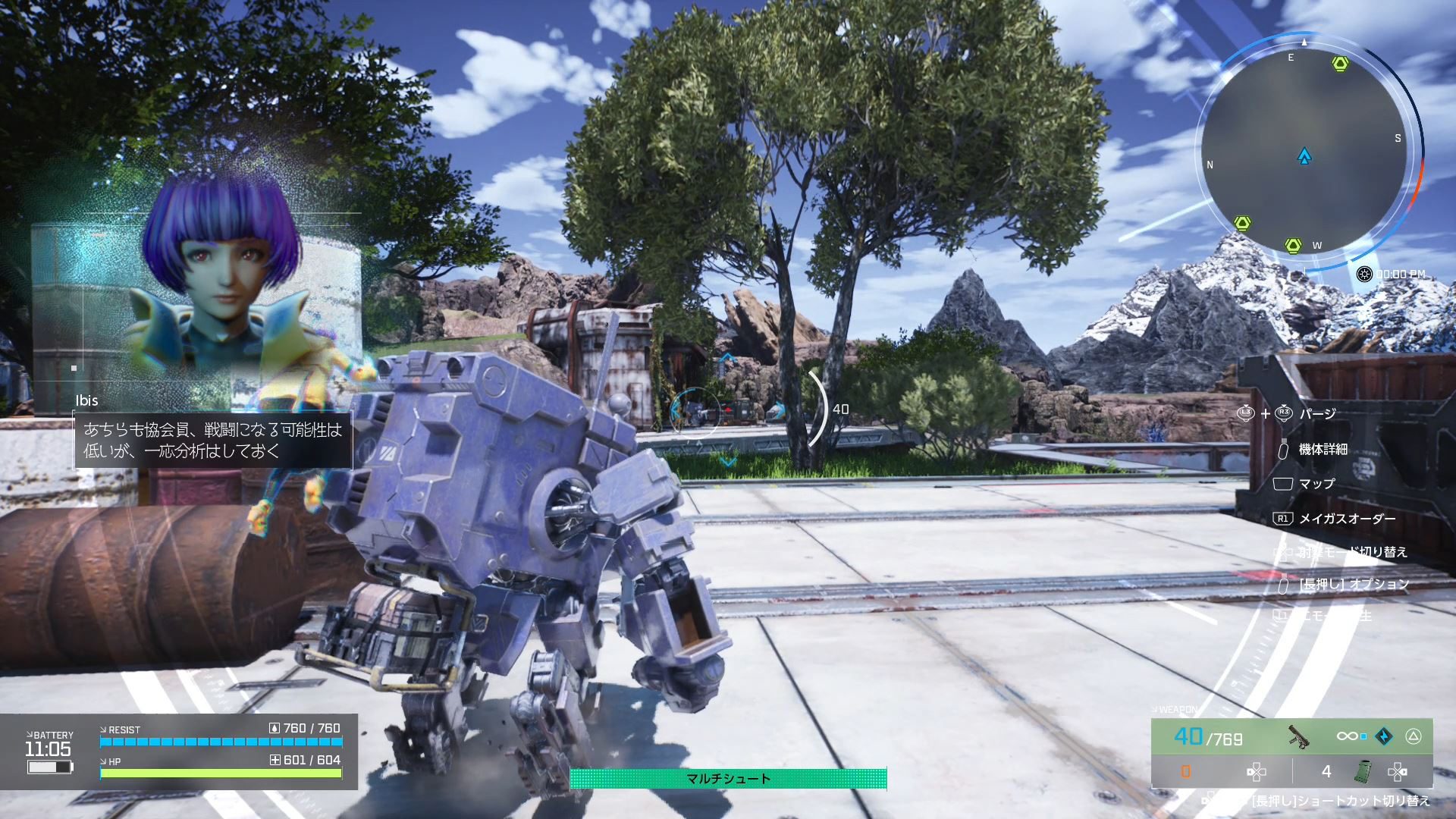The width and height of the screenshot is (1456, 819).
Task: Select the equipped gun weapon icon
Action: [1298, 736]
